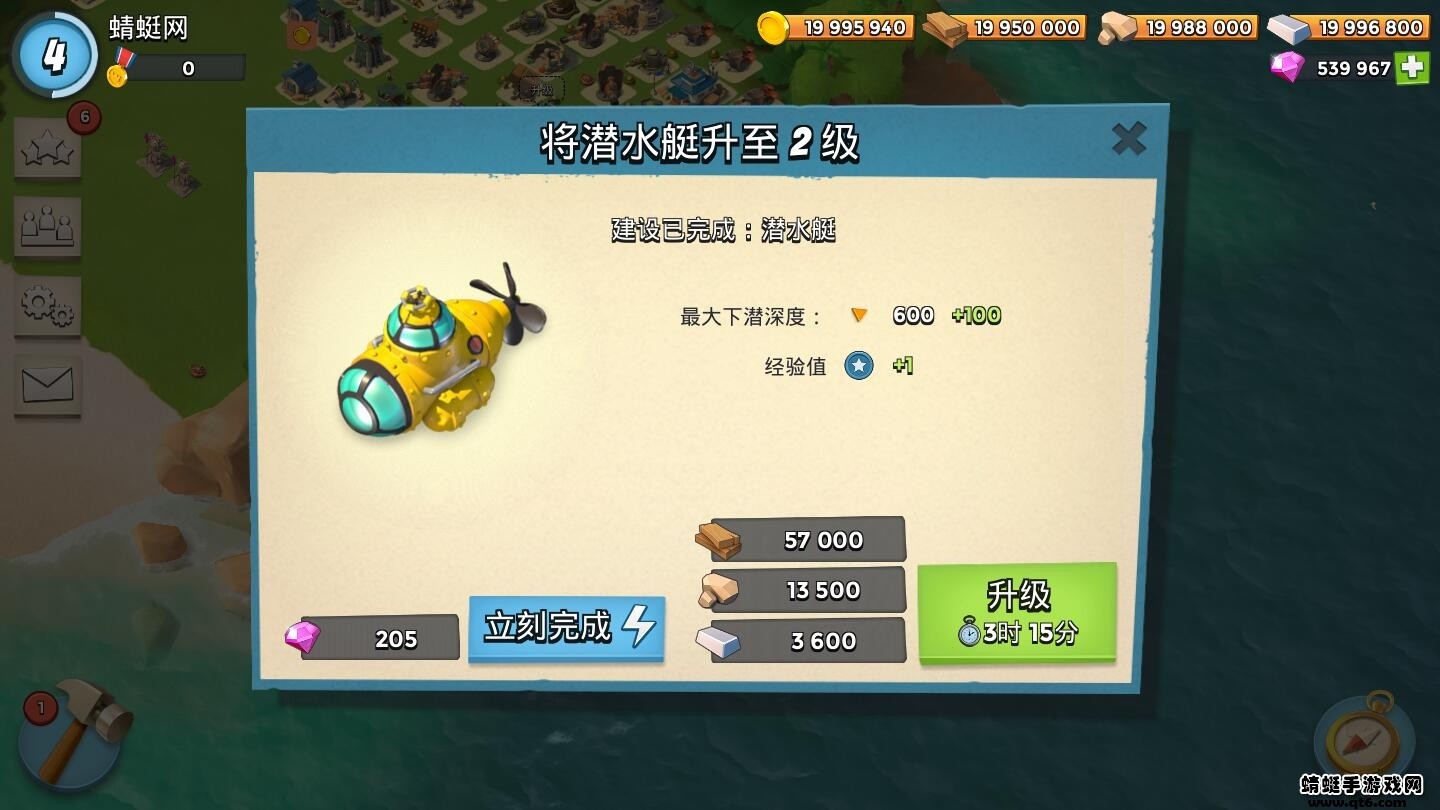Click the player level 4 badge
This screenshot has width=1440, height=810.
pos(55,55)
